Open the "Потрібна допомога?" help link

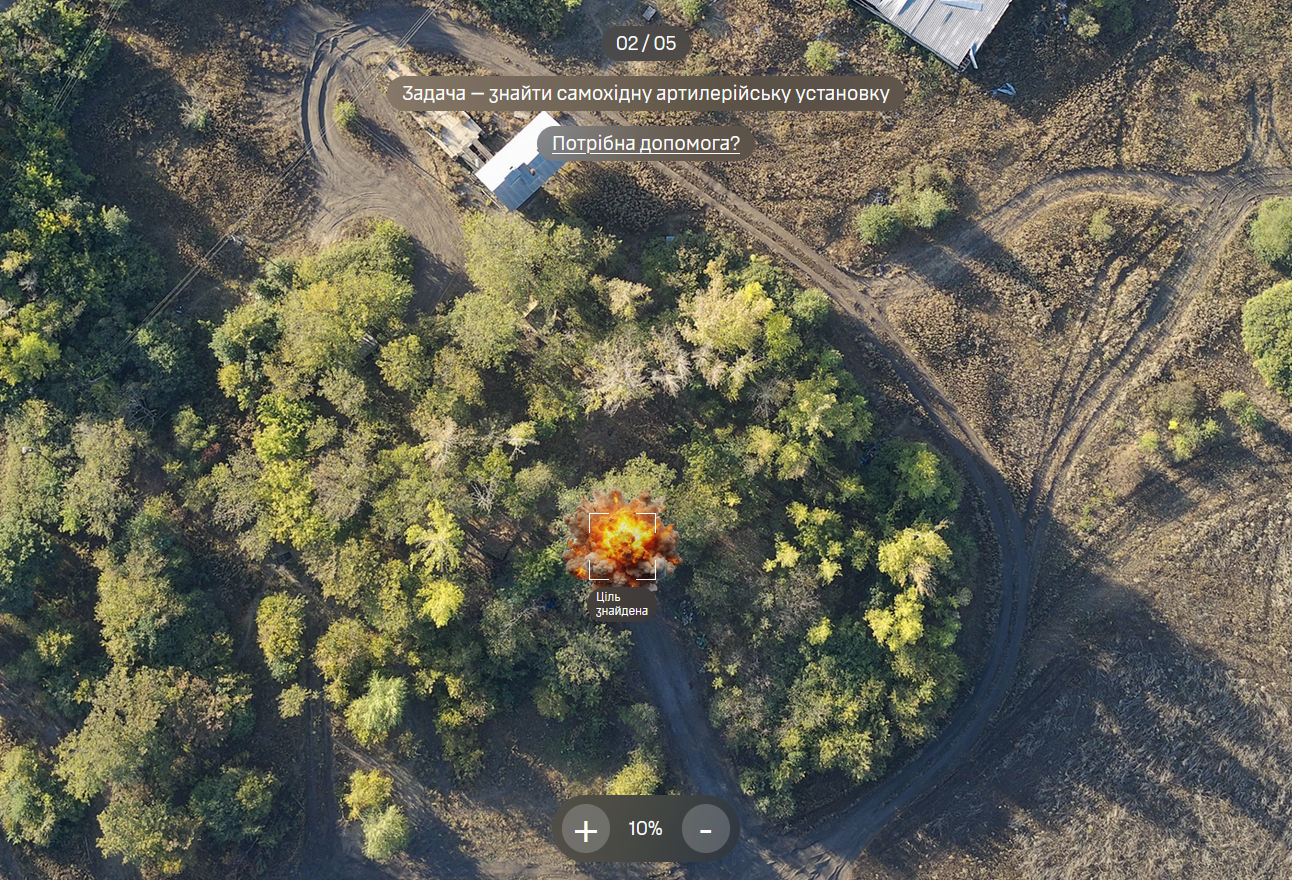[x=645, y=144]
